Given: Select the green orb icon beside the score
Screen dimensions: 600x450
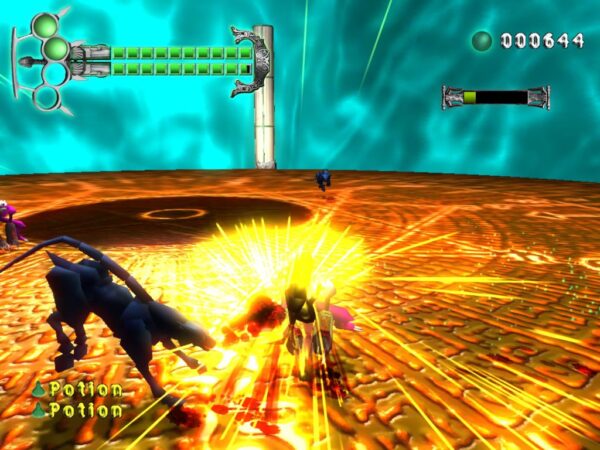Looking at the screenshot, I should coord(482,41).
